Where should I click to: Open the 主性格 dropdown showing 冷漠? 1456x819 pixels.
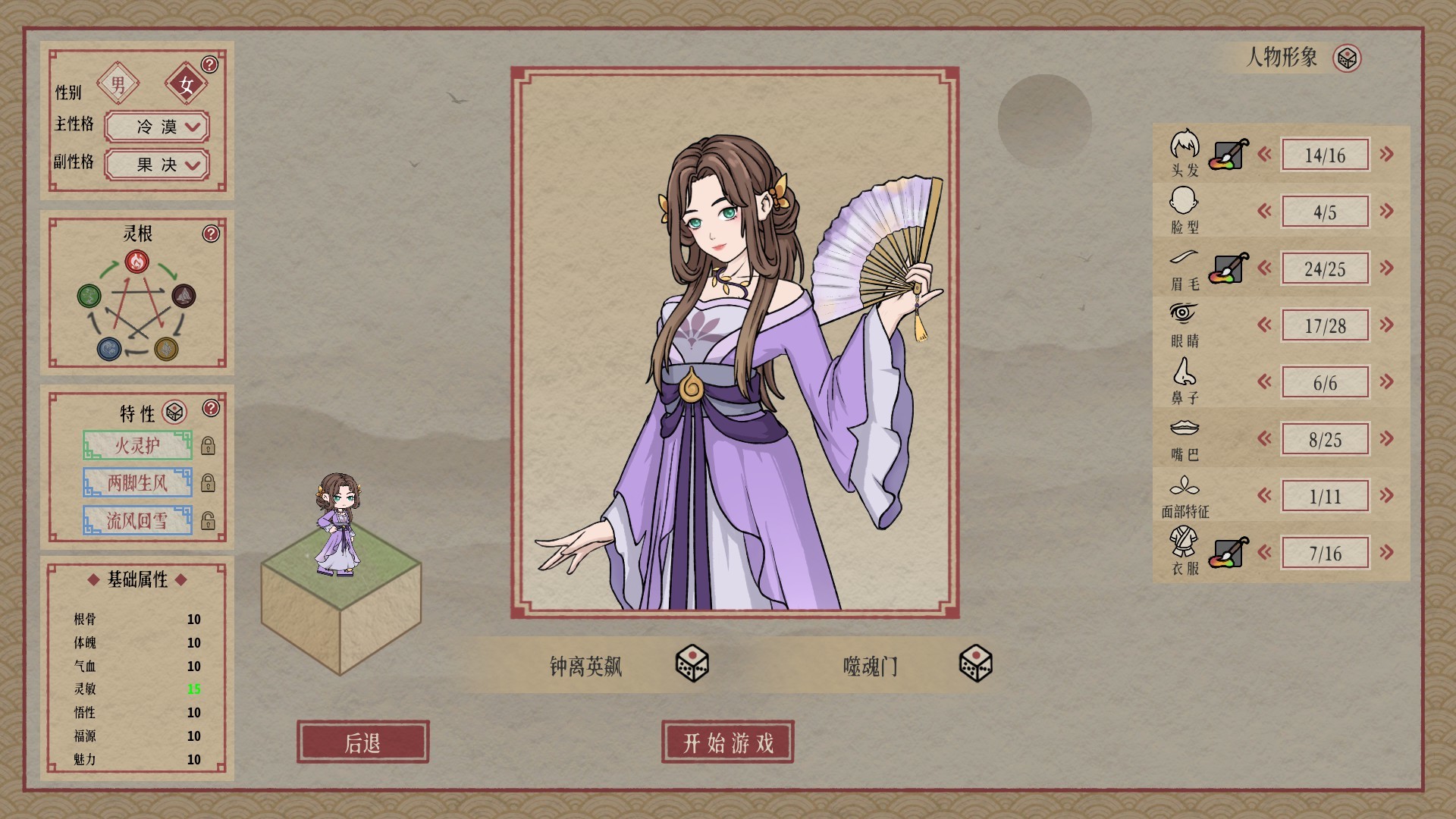point(155,127)
